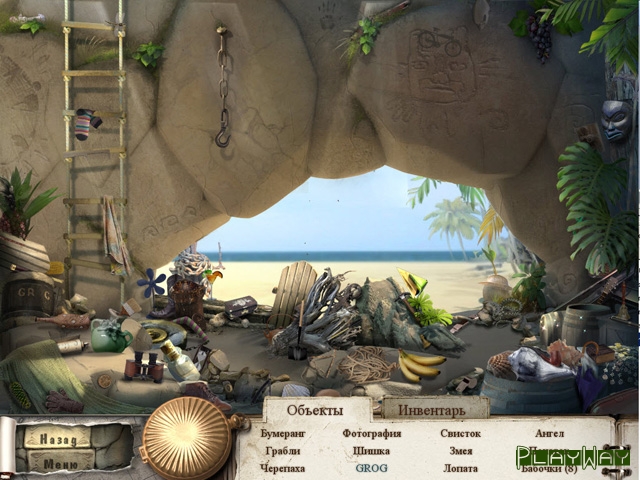The width and height of the screenshot is (640, 480).
Task: Click the Назад (Back) button
Action: point(57,437)
